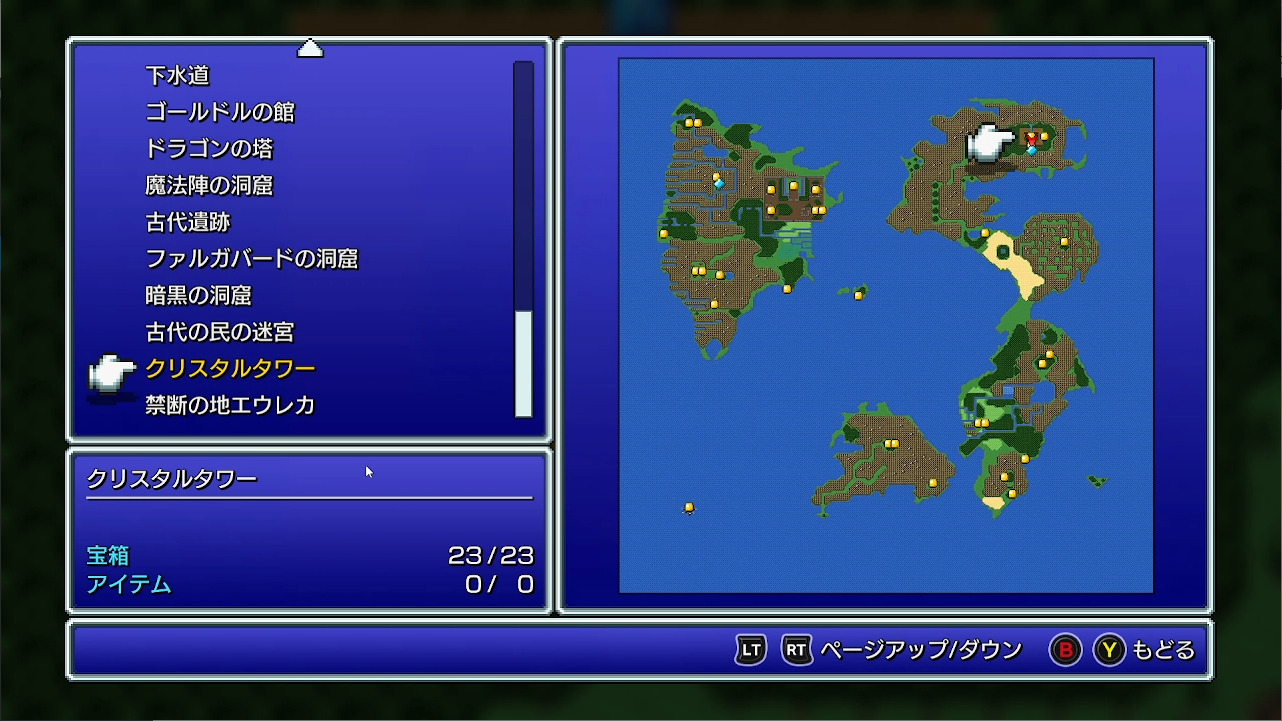The height and width of the screenshot is (721, 1282).
Task: Select ドラゴンの塔 in the list
Action: (210, 149)
